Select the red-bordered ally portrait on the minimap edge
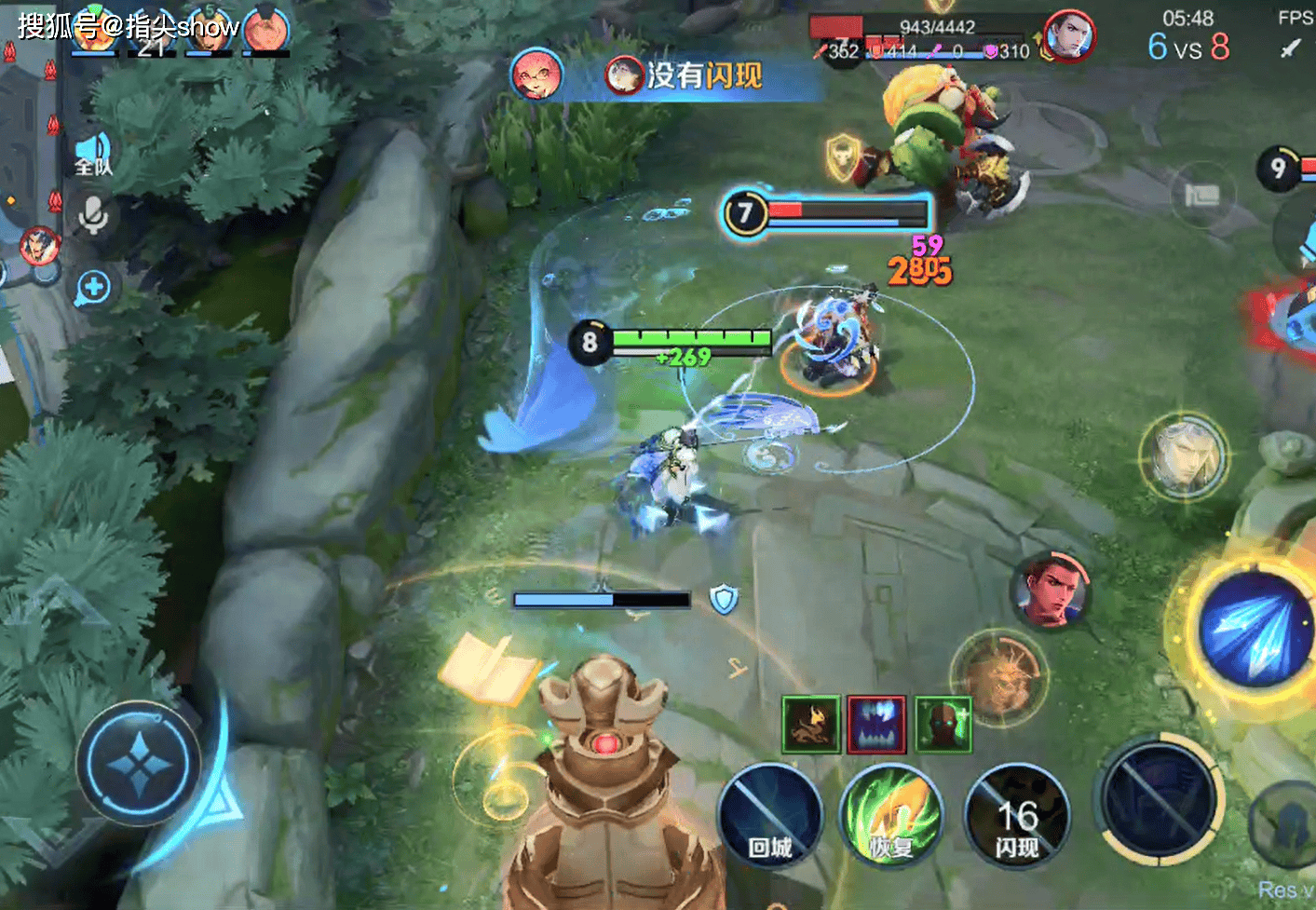The height and width of the screenshot is (910, 1316). click(x=40, y=247)
